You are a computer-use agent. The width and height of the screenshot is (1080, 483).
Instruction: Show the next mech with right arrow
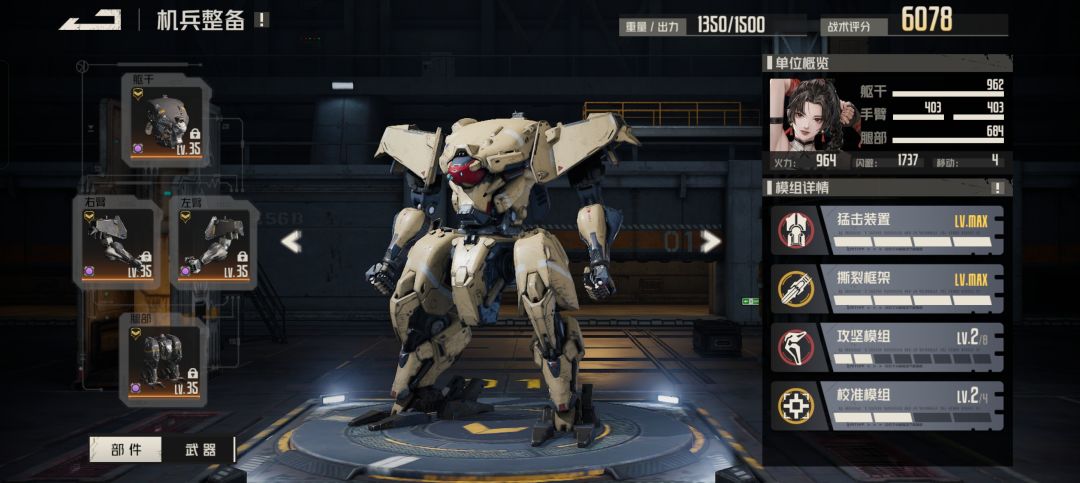(710, 241)
